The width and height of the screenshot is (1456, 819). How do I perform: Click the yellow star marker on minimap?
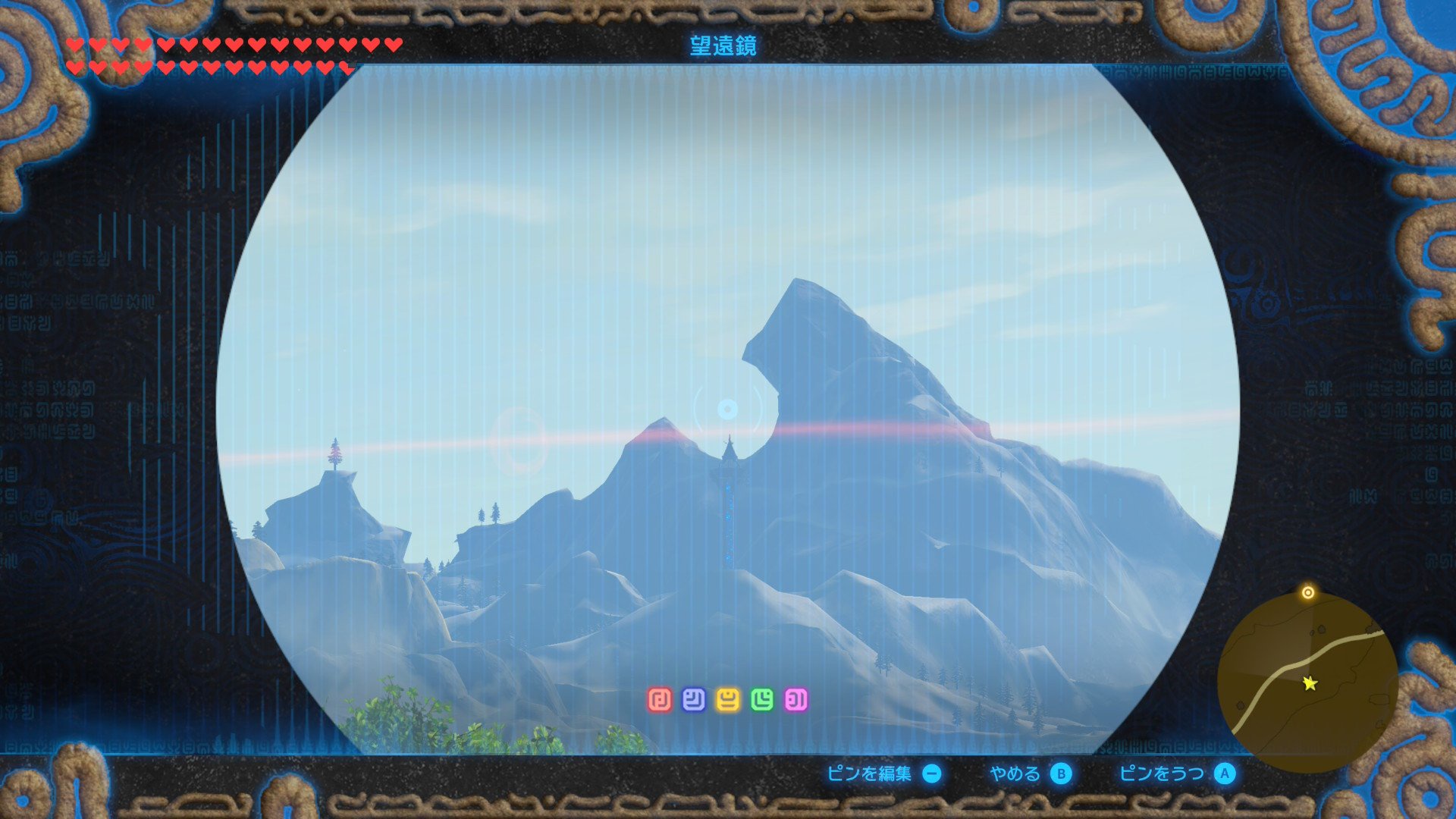pos(1310,683)
